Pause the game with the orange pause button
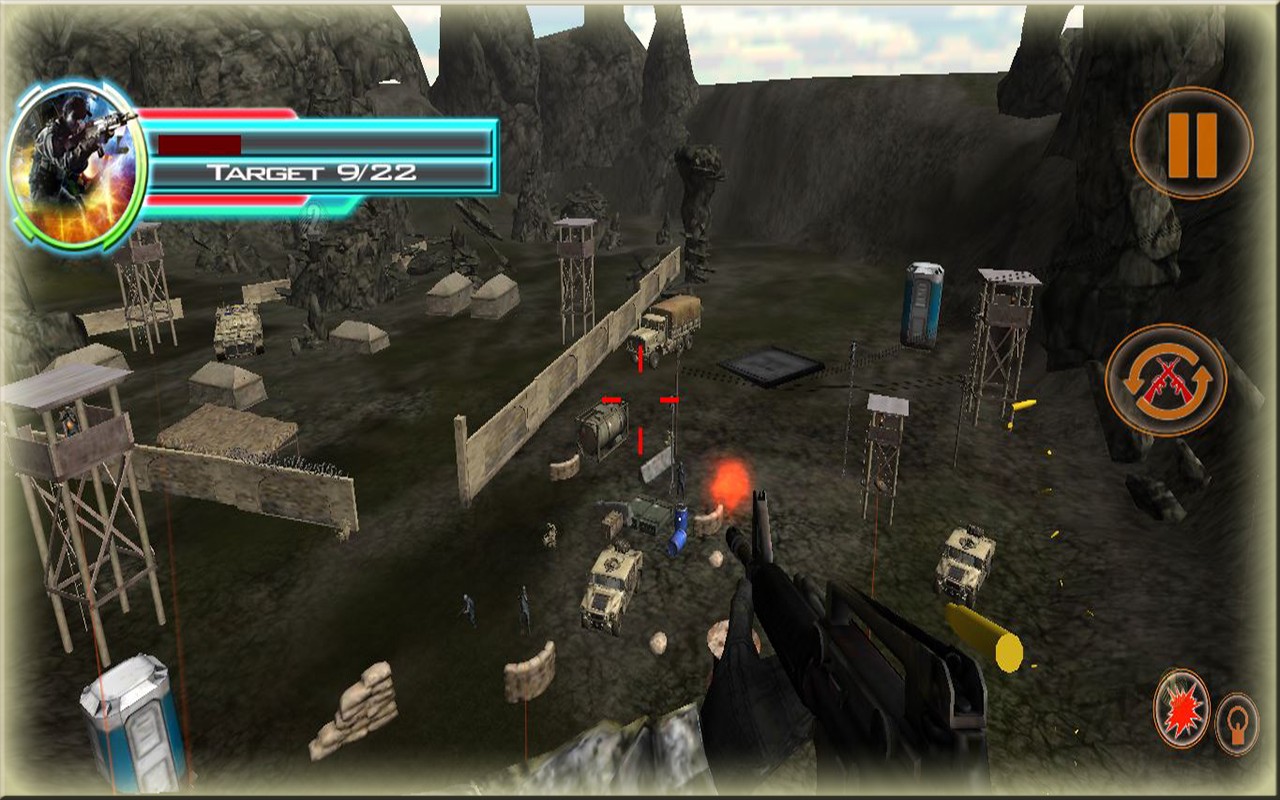1280x800 pixels. click(1191, 144)
